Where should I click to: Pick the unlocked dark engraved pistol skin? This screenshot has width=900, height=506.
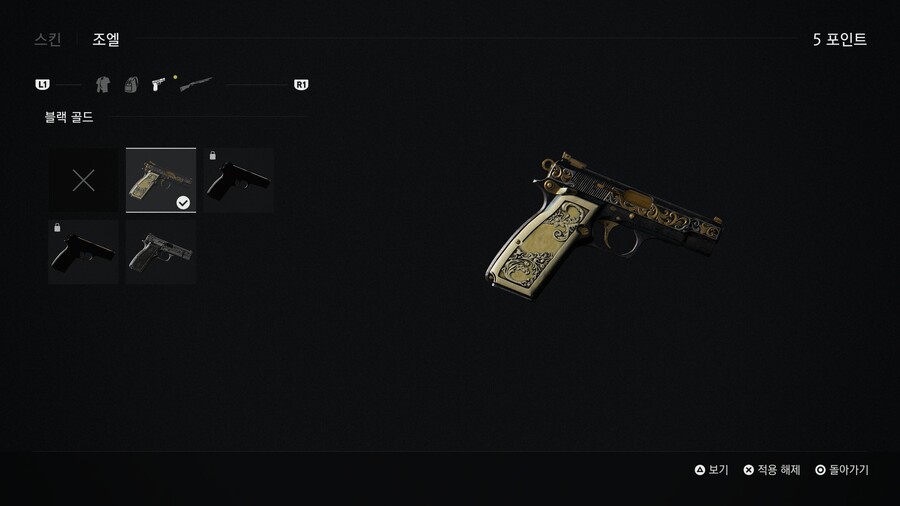(x=161, y=252)
